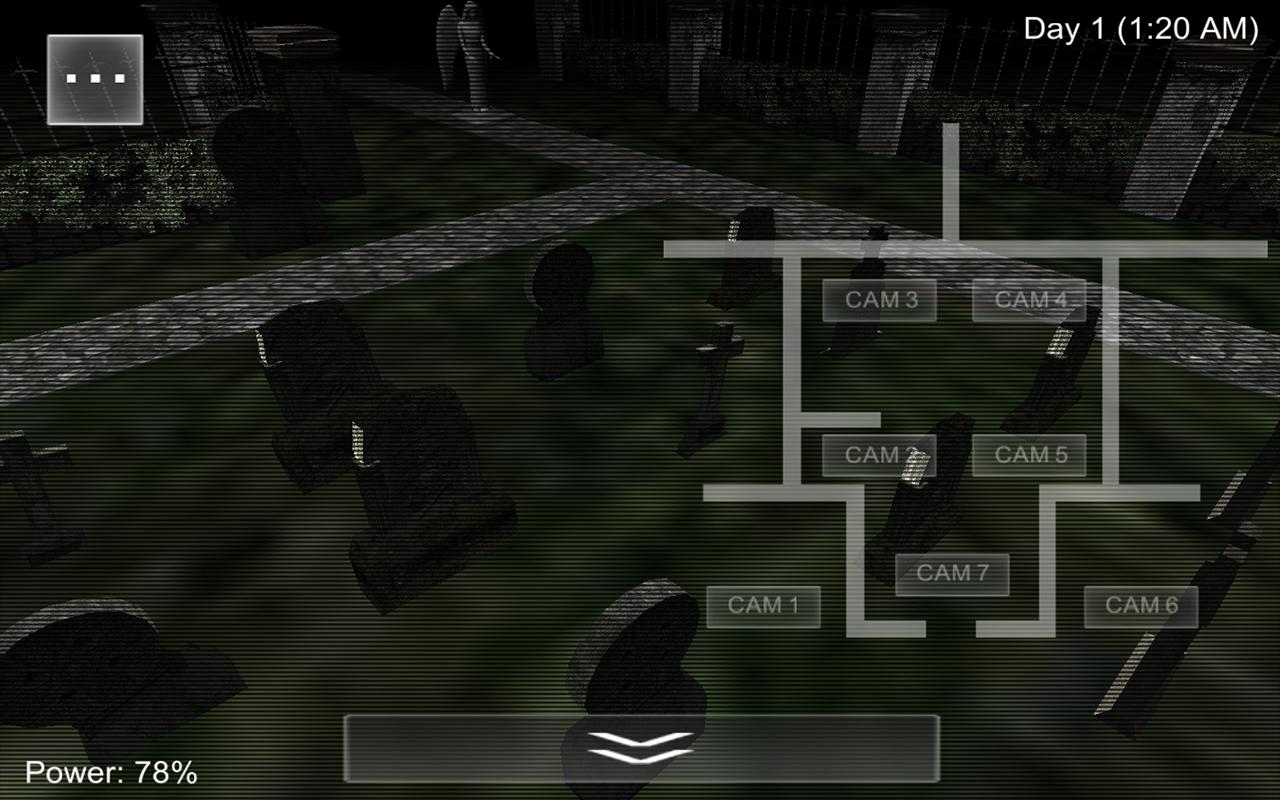Switch back to the CAM 1 feed
Screen dimensions: 1280x800
click(762, 604)
